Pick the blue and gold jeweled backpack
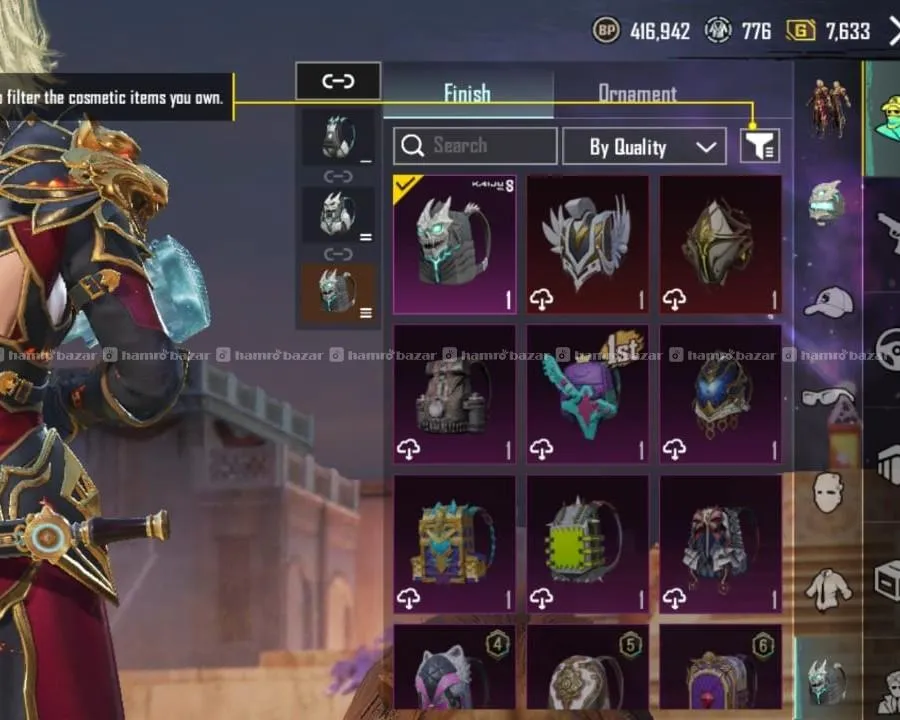Viewport: 900px width, 720px height. [x=720, y=394]
